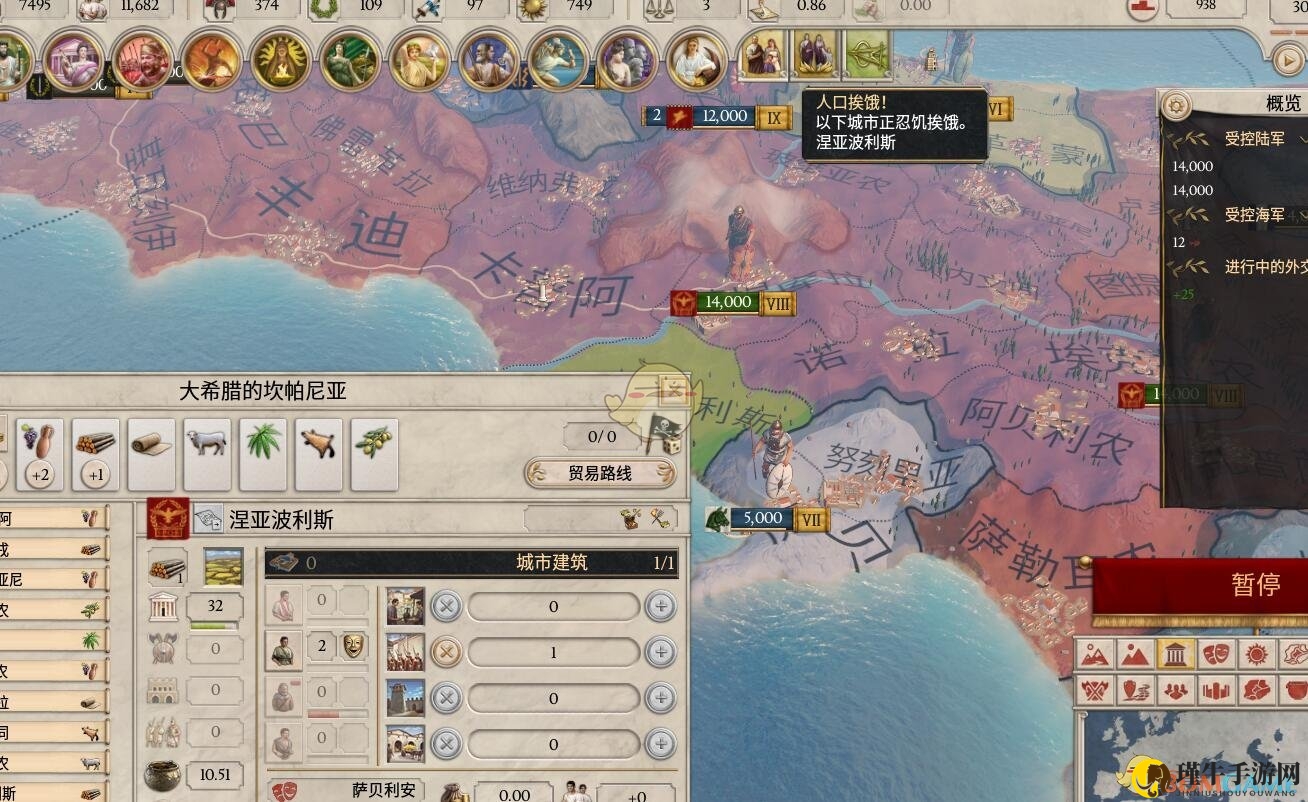1308x802 pixels.
Task: Select religion map mode sun icon
Action: tap(1256, 654)
